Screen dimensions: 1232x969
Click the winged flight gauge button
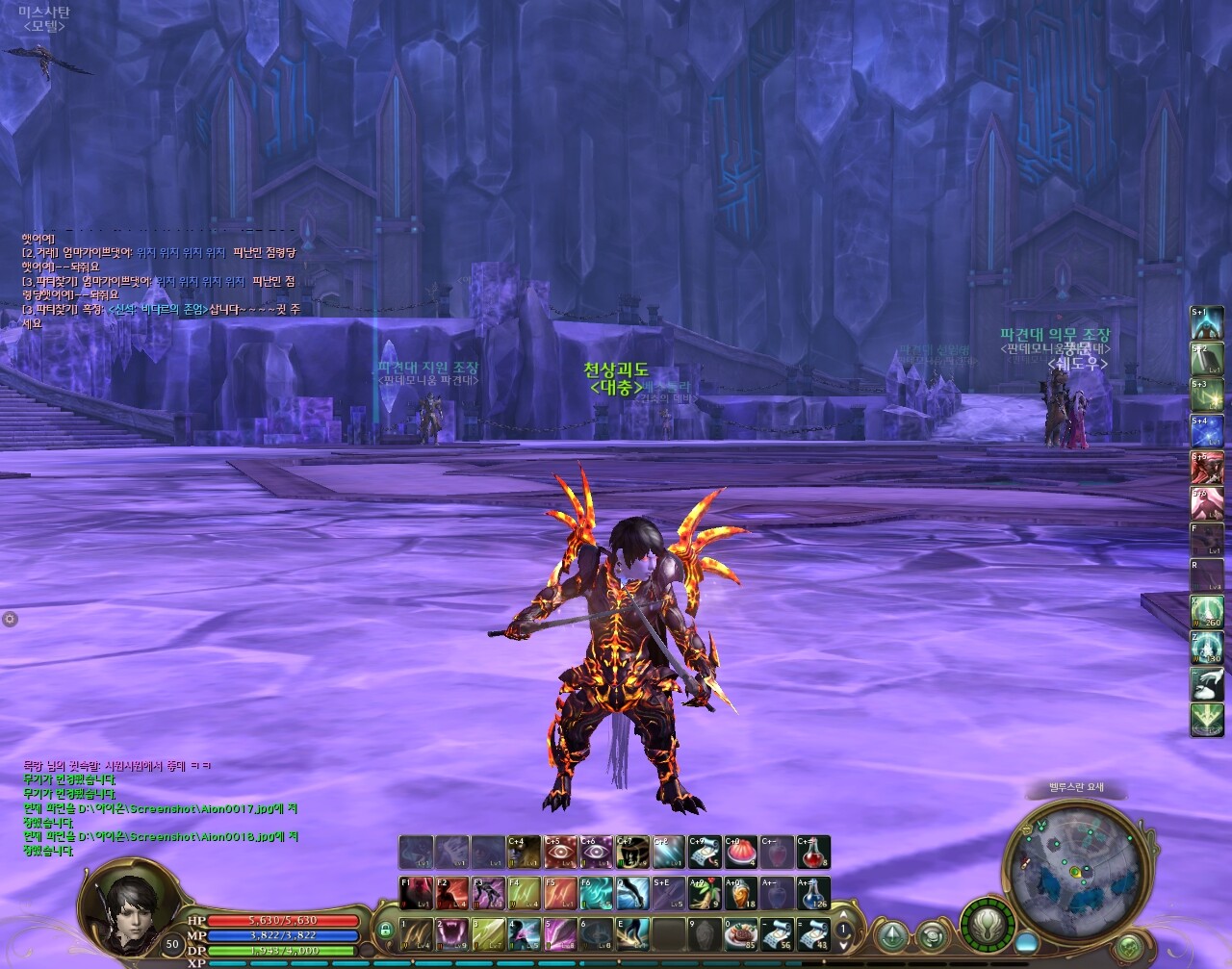(986, 925)
